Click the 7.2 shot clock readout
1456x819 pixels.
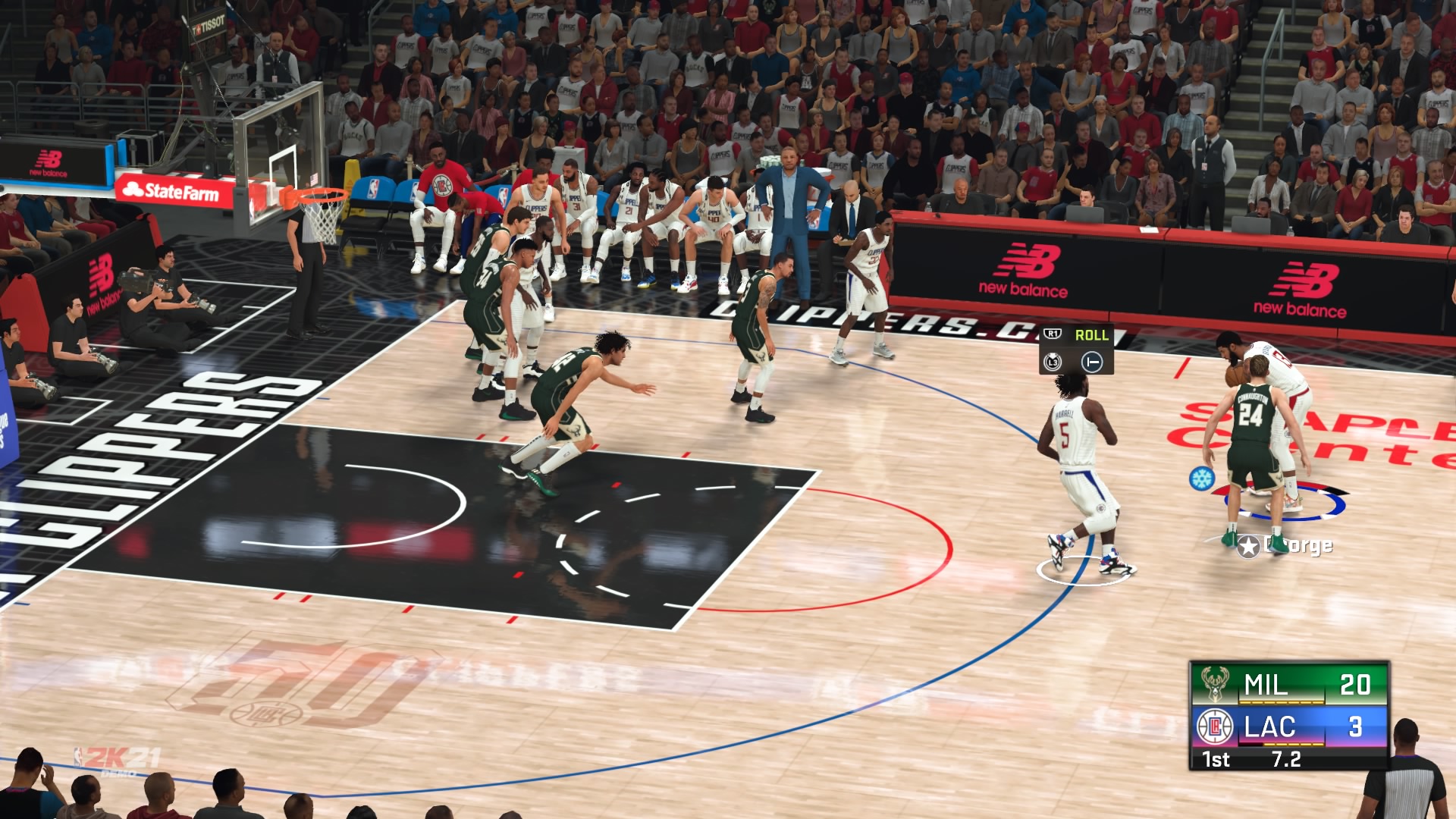pos(1287,760)
